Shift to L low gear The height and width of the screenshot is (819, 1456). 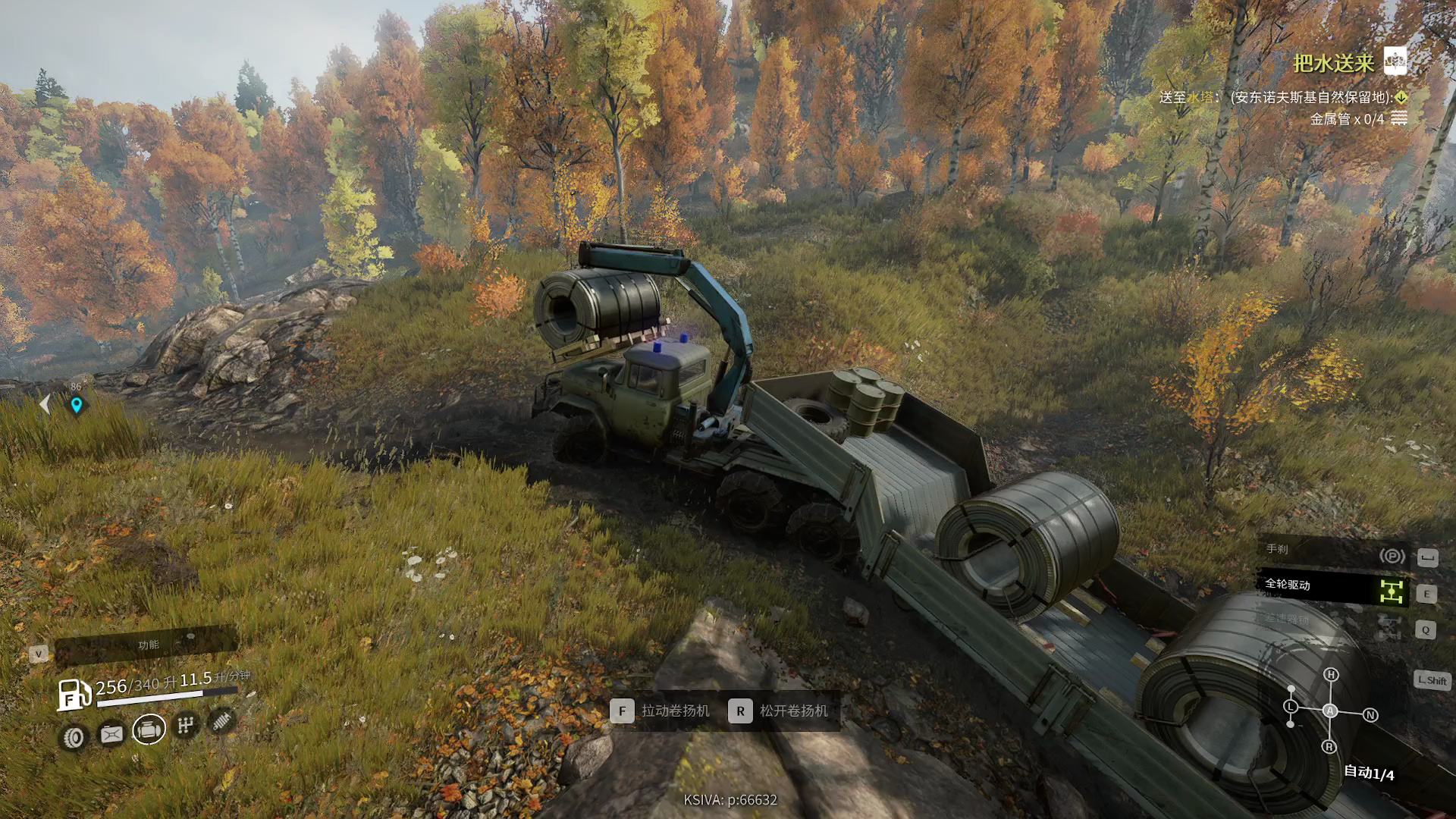tap(1291, 707)
